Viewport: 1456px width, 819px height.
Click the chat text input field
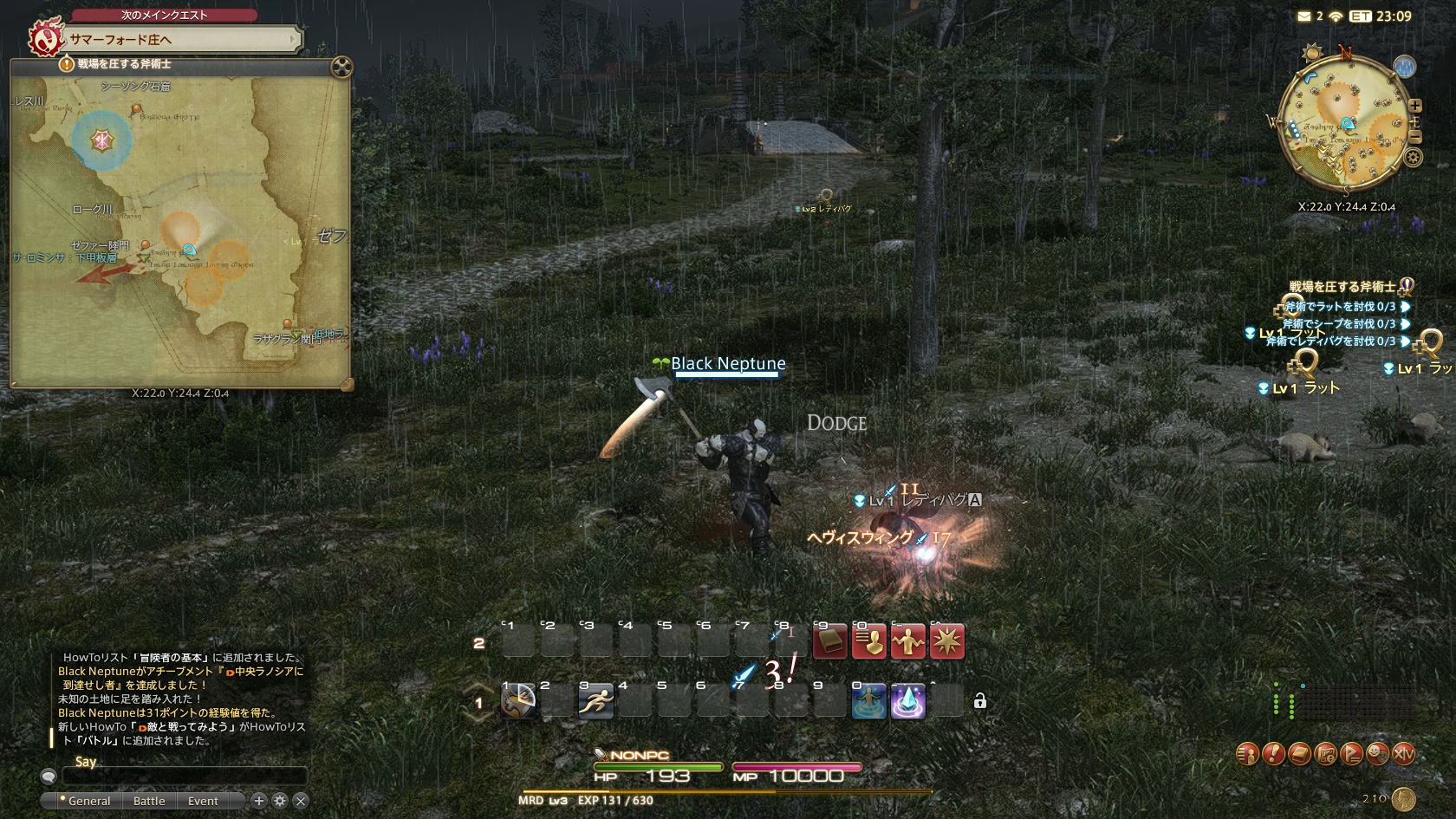click(184, 776)
